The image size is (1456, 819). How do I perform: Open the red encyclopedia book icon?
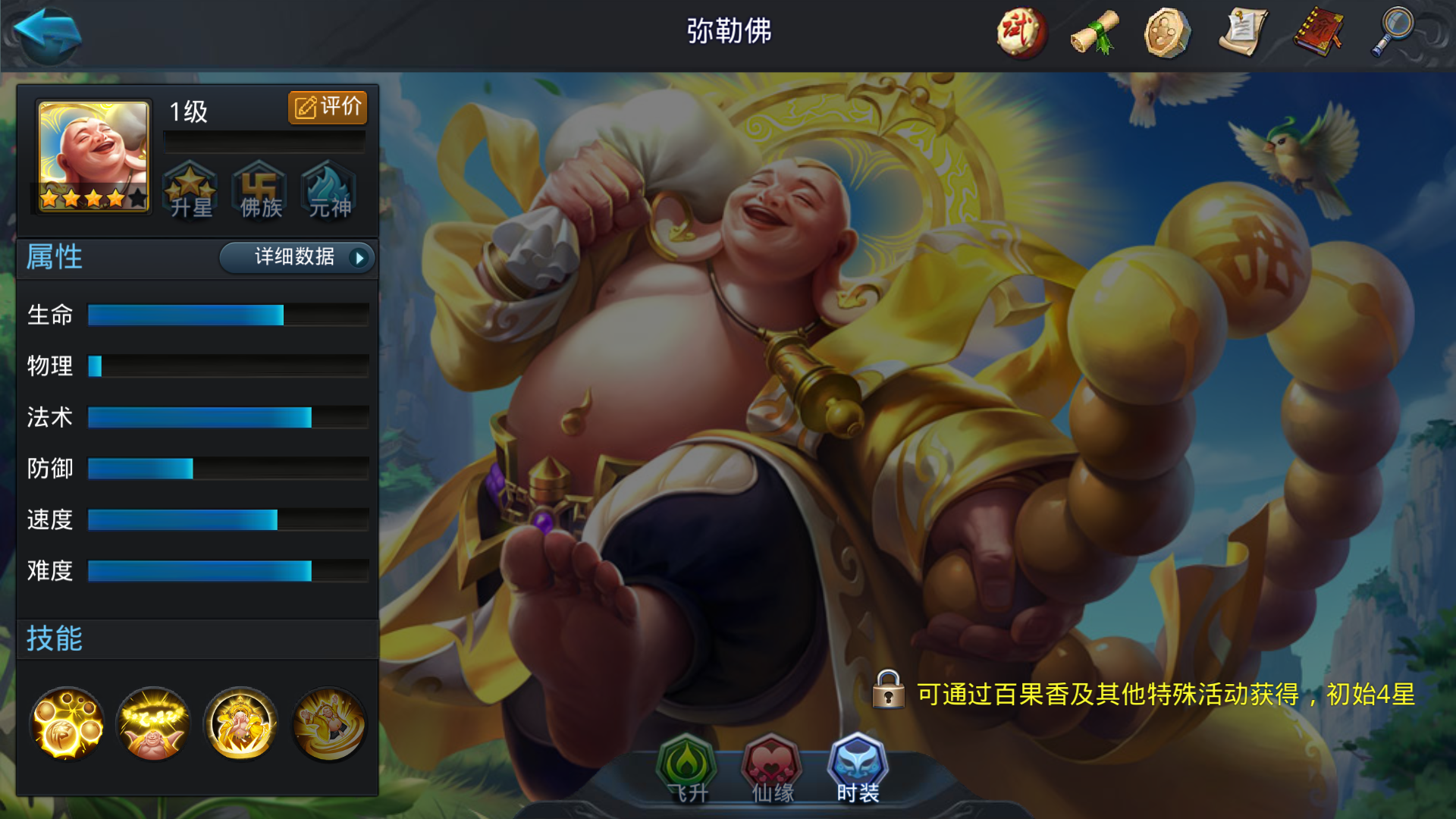pos(1320,33)
